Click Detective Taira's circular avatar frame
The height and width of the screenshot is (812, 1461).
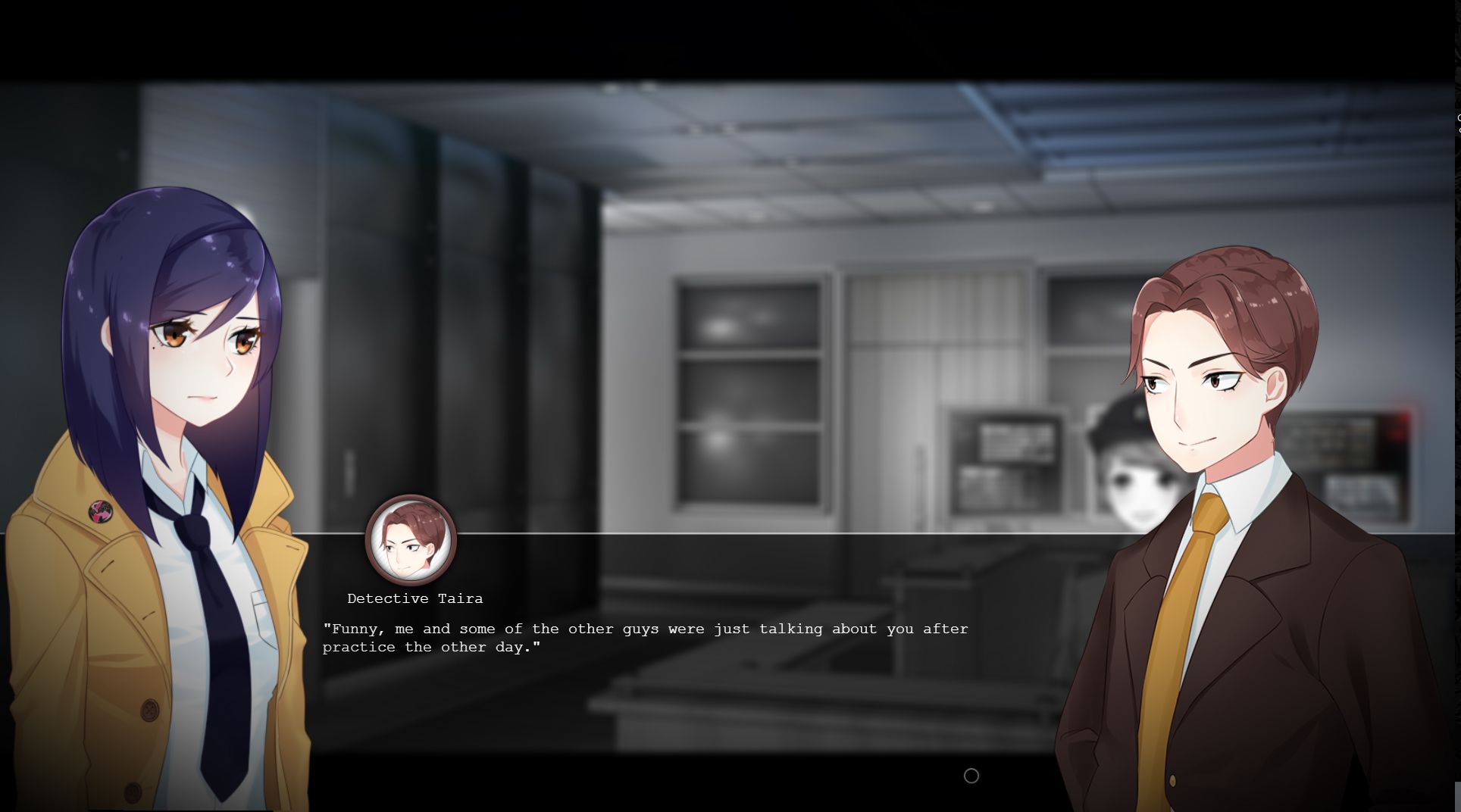point(411,542)
